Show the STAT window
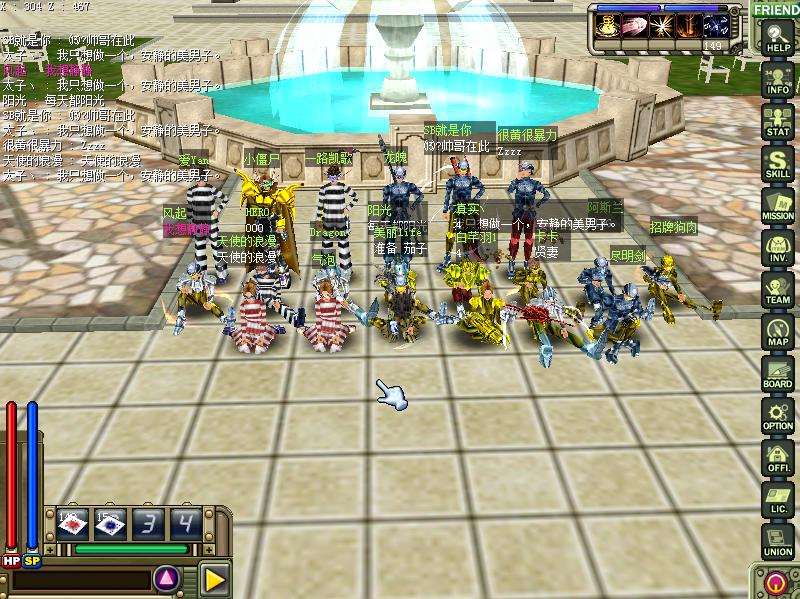The height and width of the screenshot is (599, 800). coord(777,122)
